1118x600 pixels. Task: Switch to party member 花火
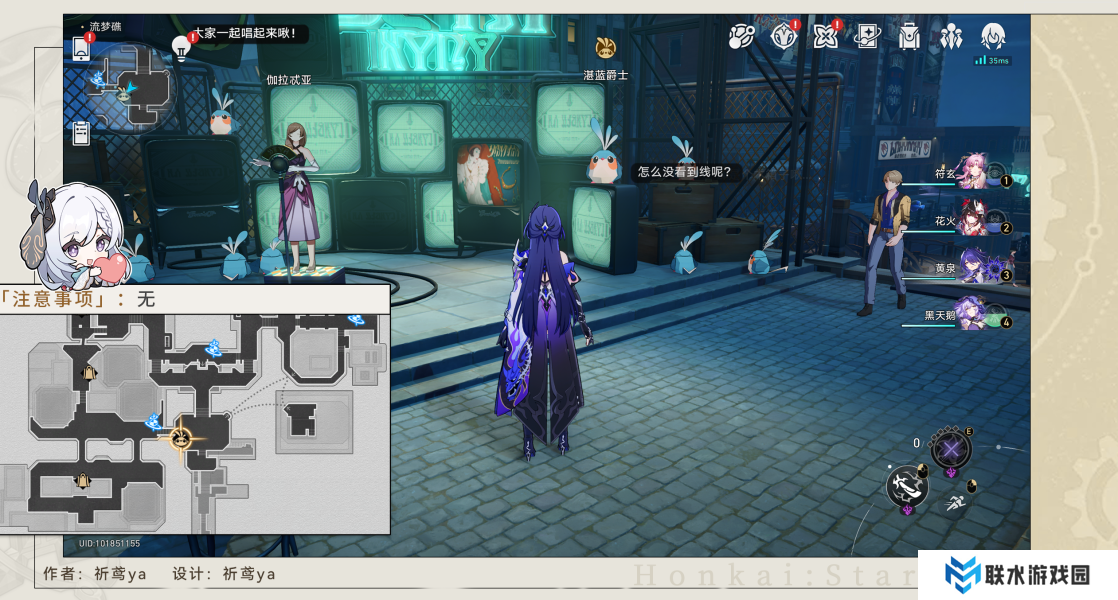974,221
